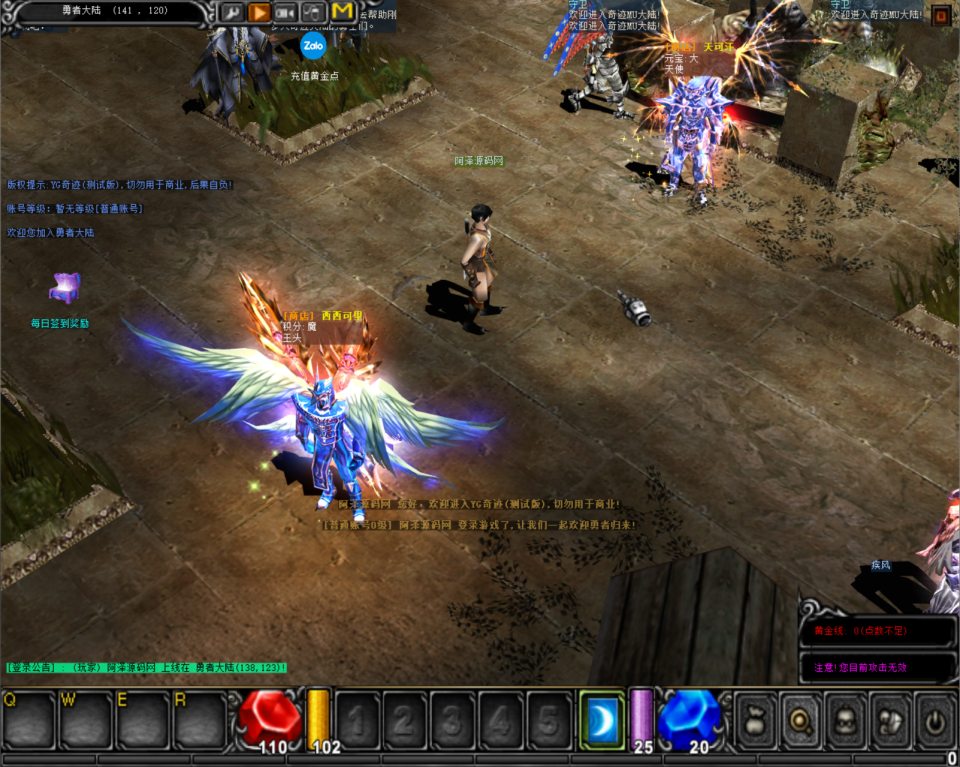Toggle the camera recording button

coord(286,13)
